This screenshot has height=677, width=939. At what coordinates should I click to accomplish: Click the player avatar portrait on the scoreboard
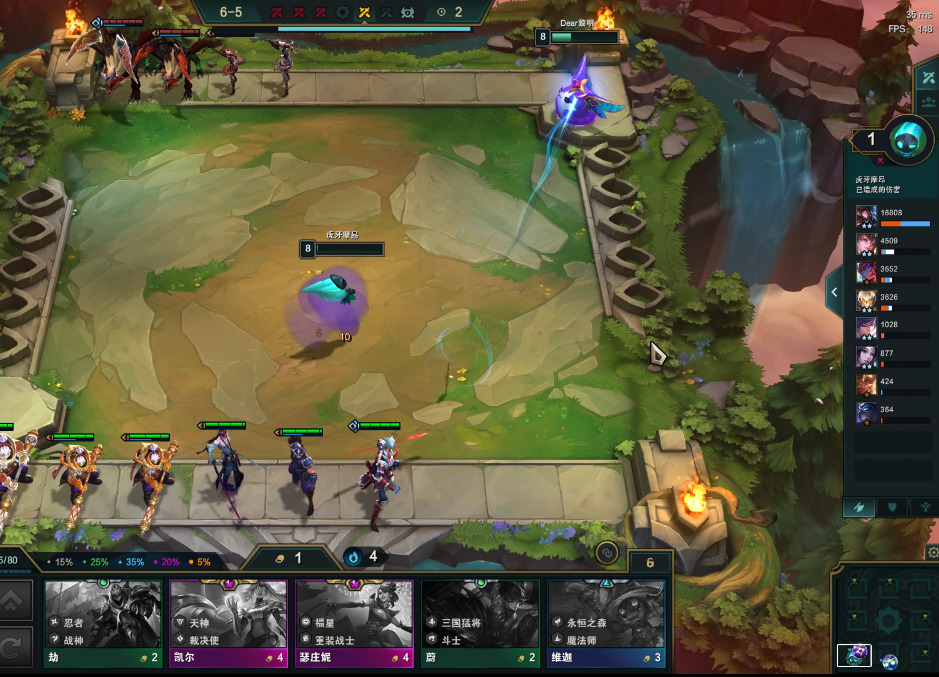coord(911,139)
